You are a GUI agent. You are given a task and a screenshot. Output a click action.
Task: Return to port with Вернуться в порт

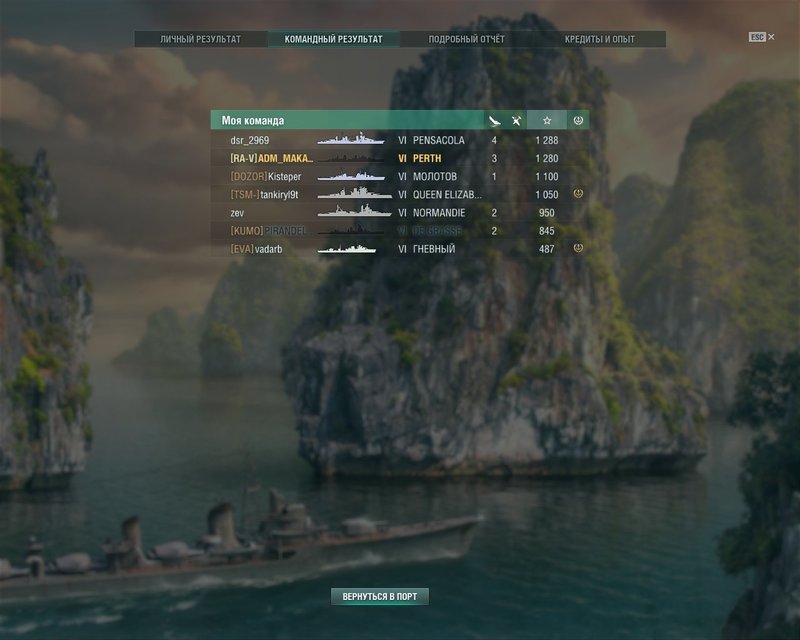[x=380, y=596]
